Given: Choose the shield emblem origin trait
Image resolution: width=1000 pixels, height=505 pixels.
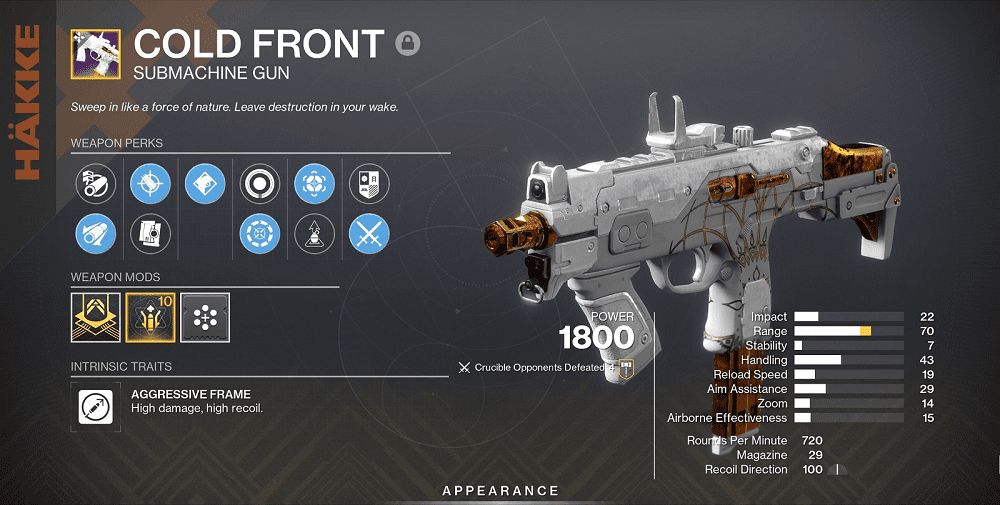Looking at the screenshot, I should coord(368,183).
